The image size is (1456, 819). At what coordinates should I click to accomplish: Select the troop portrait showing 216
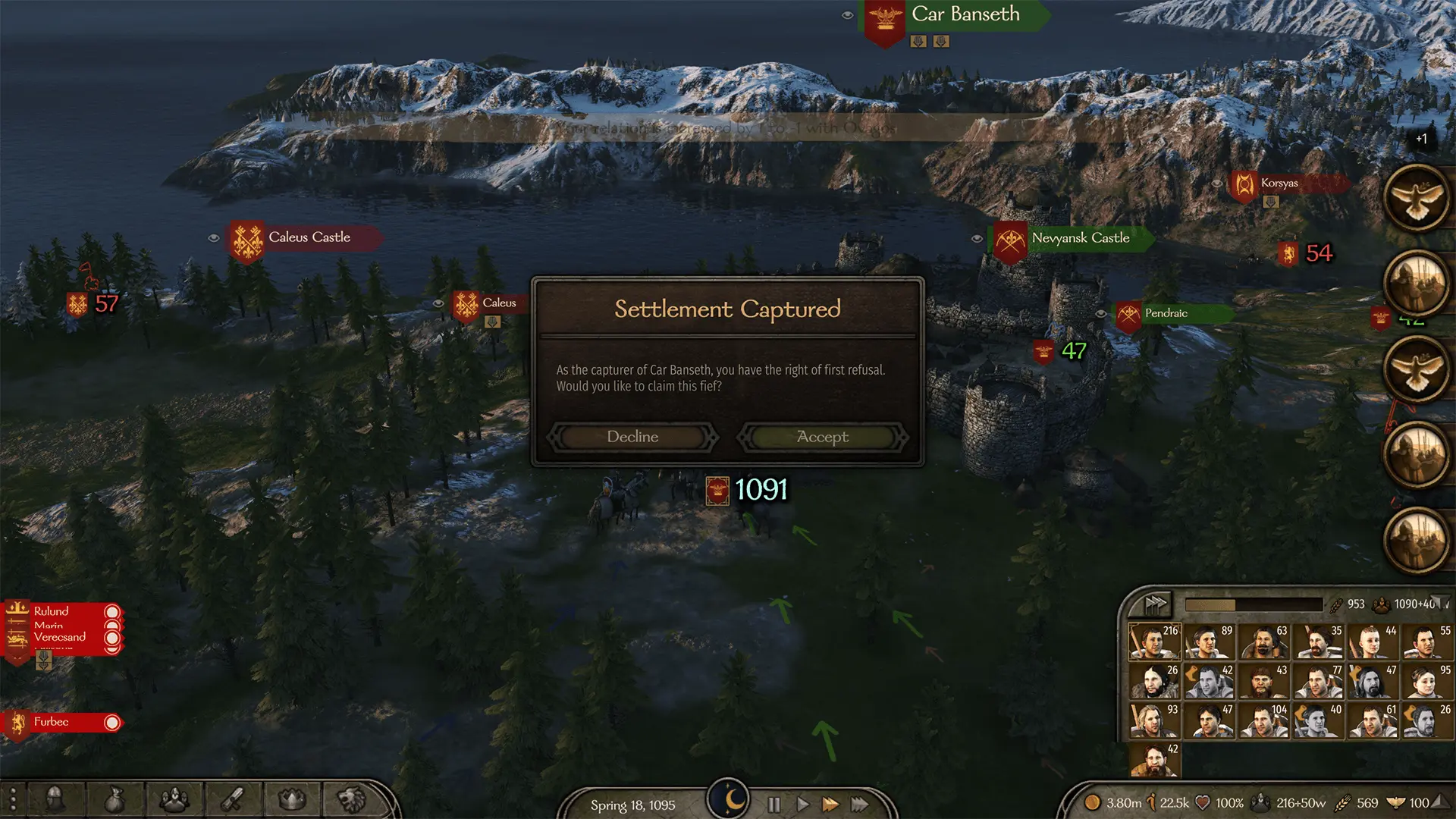coord(1156,641)
